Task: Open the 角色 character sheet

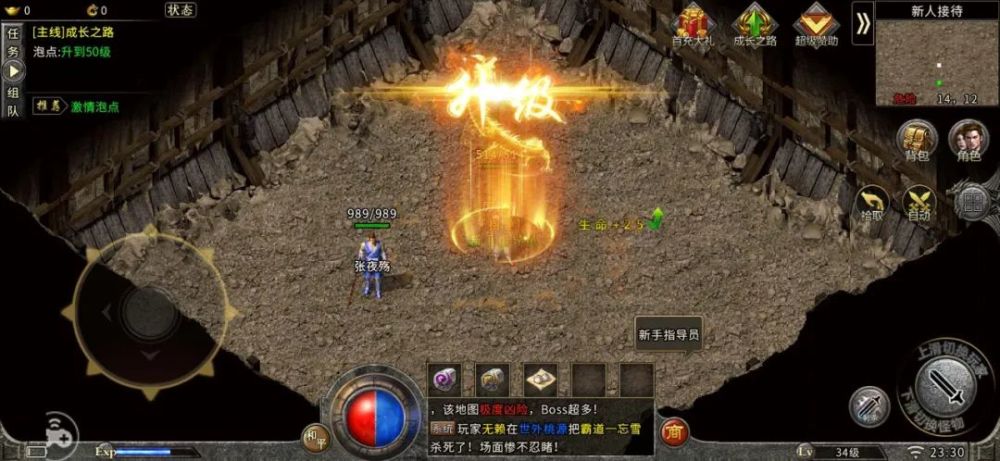Action: [968, 141]
